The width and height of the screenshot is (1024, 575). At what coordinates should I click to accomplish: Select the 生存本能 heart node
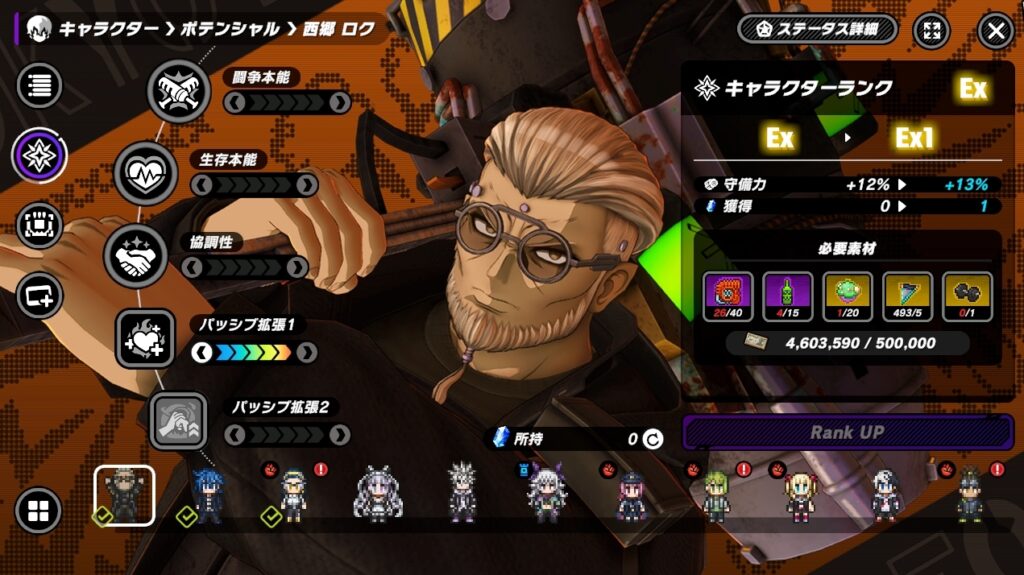pyautogui.click(x=146, y=172)
